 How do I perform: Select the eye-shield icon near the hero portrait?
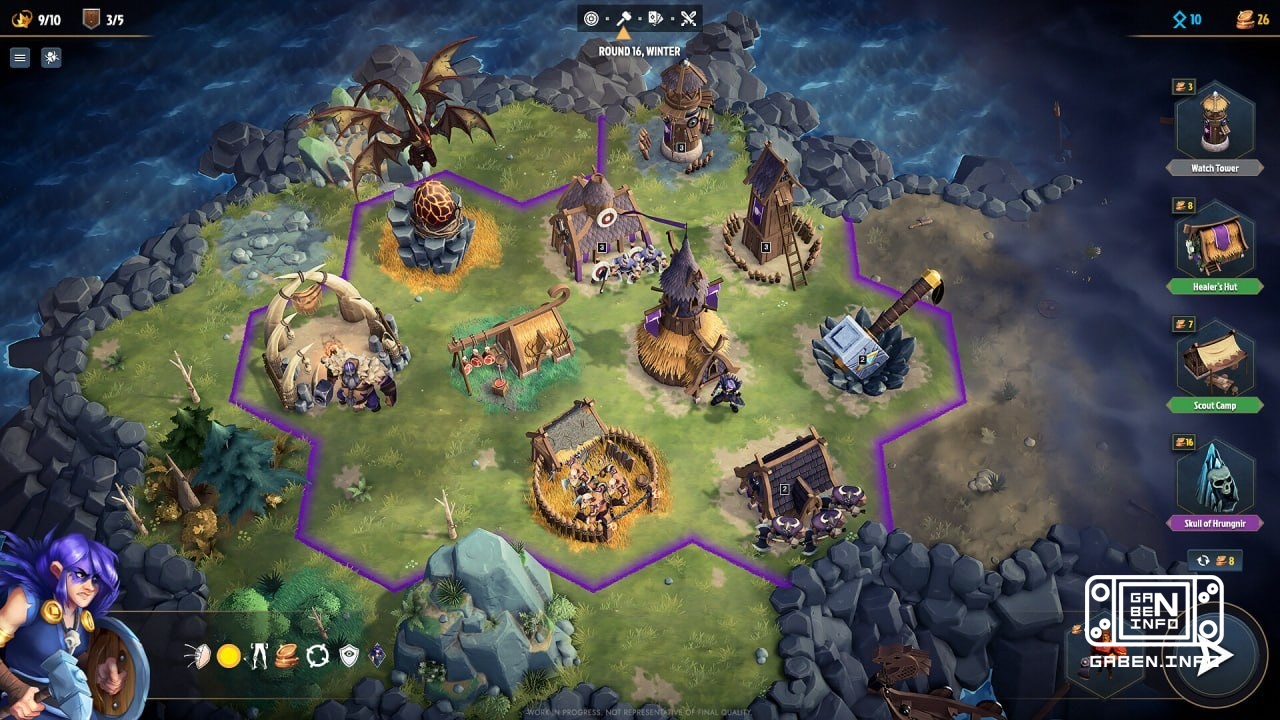point(347,655)
